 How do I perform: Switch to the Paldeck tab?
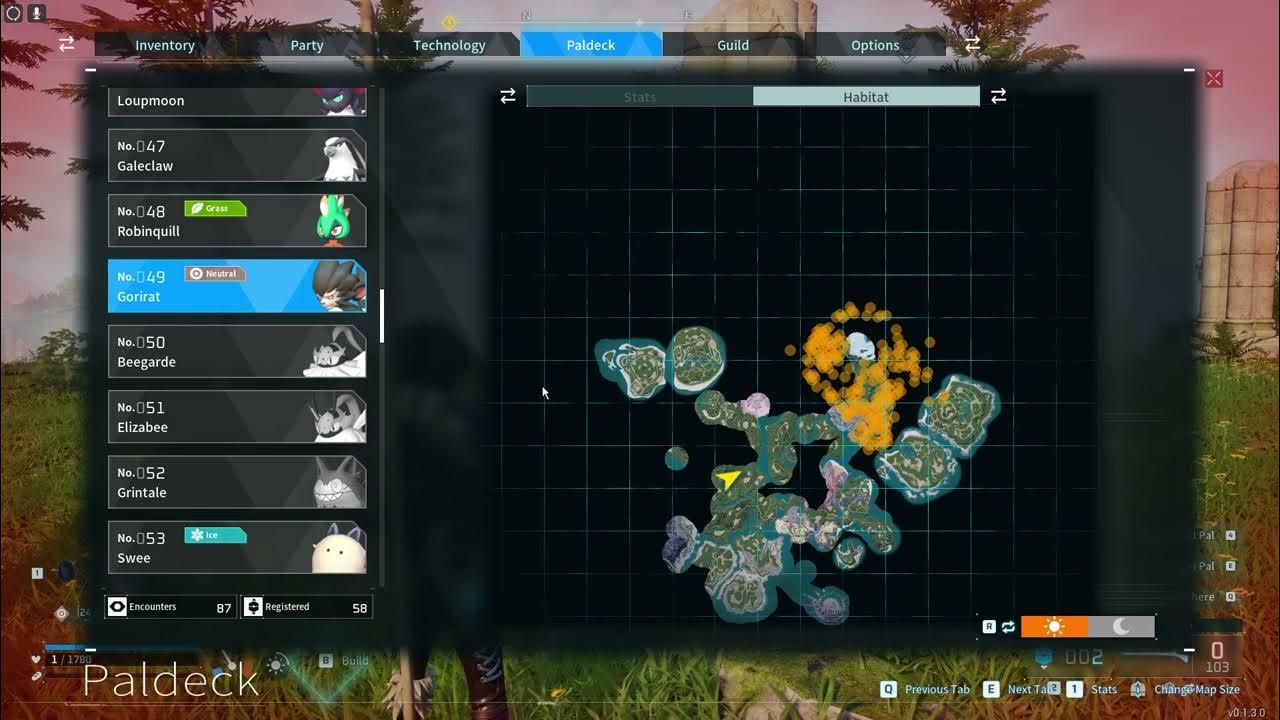coord(590,45)
